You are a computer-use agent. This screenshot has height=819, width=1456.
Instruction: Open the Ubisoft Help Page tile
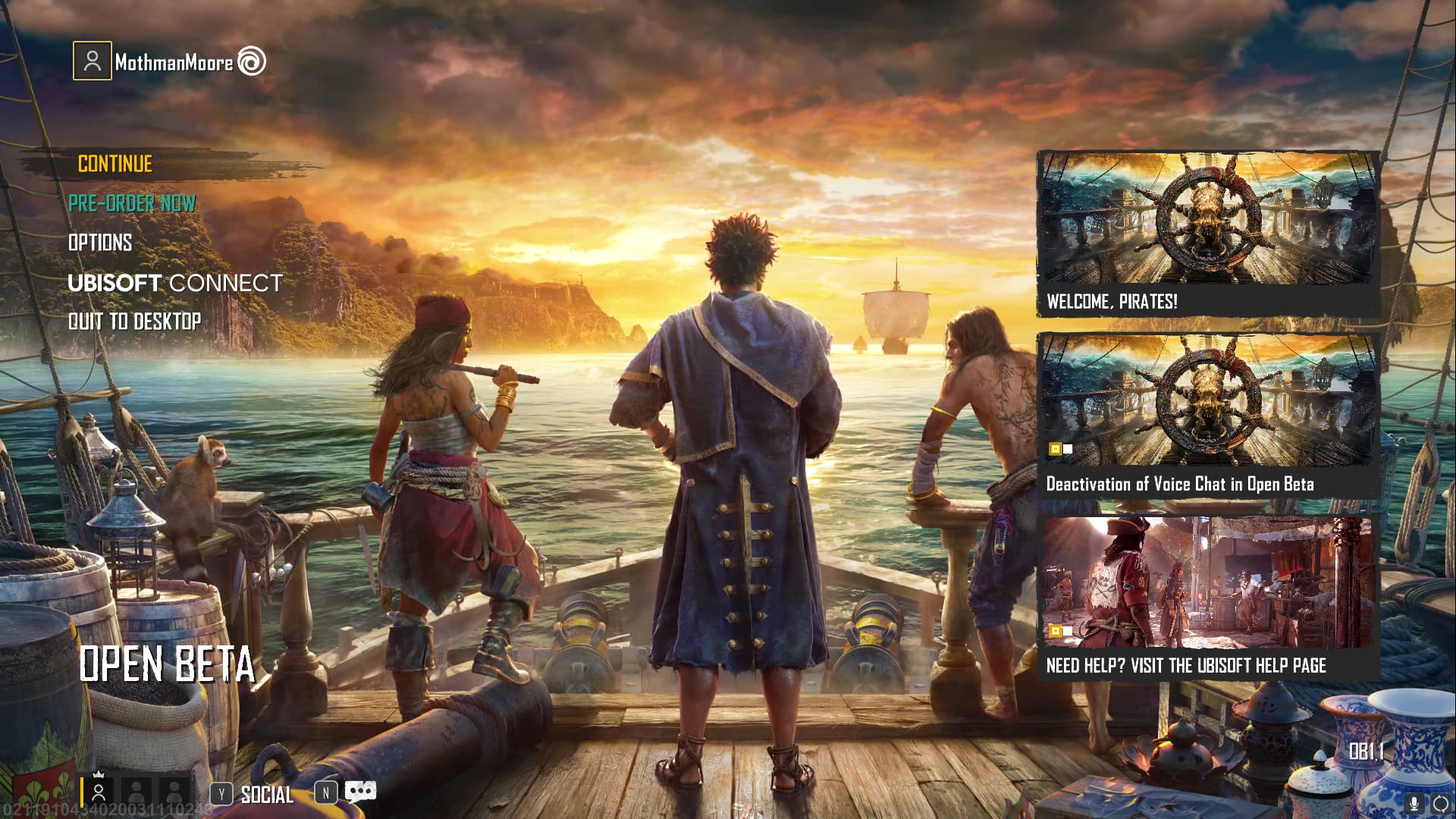1207,598
